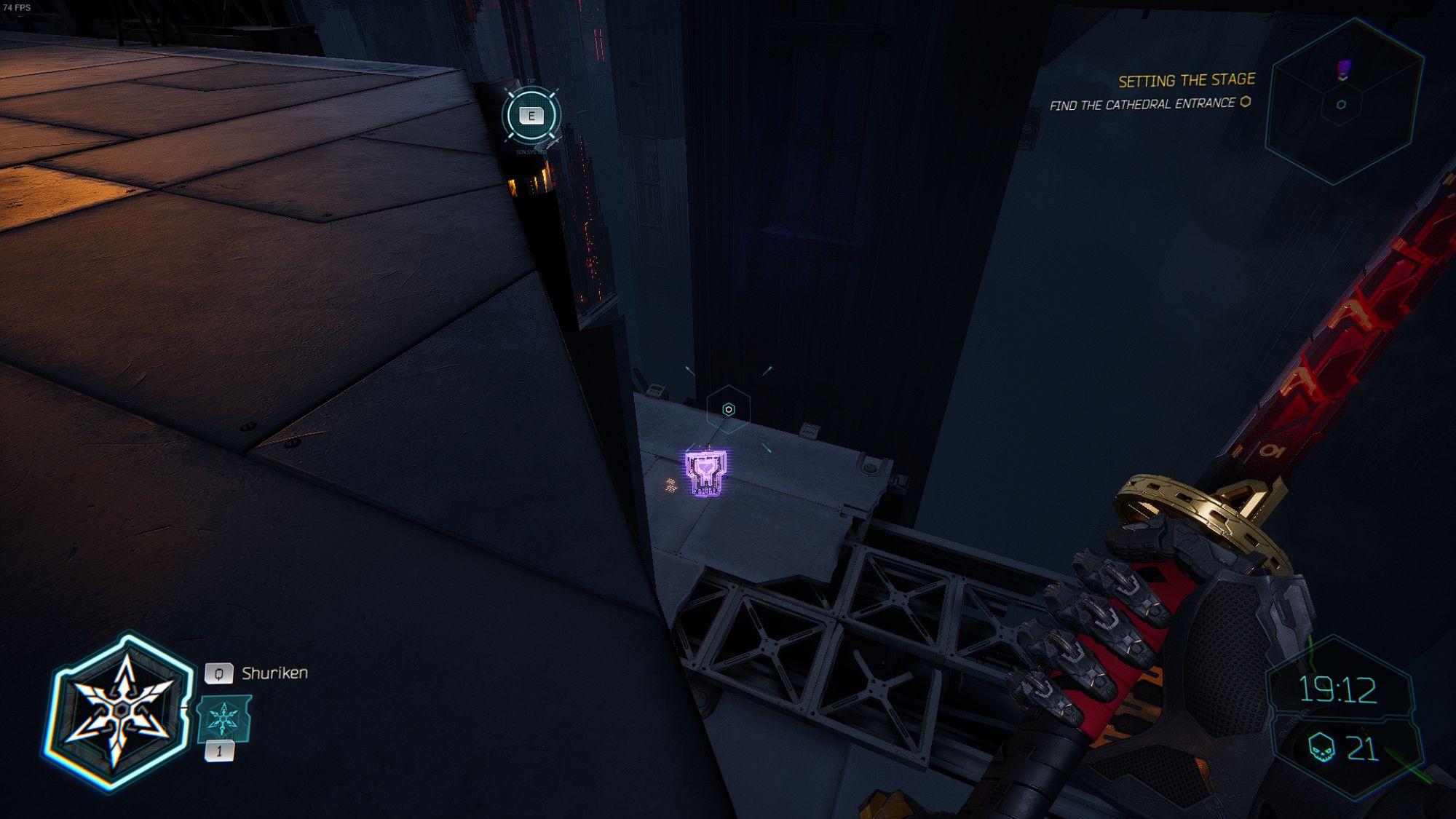1456x819 pixels.
Task: Click the small hexagon at the minimap center
Action: coord(1340,105)
